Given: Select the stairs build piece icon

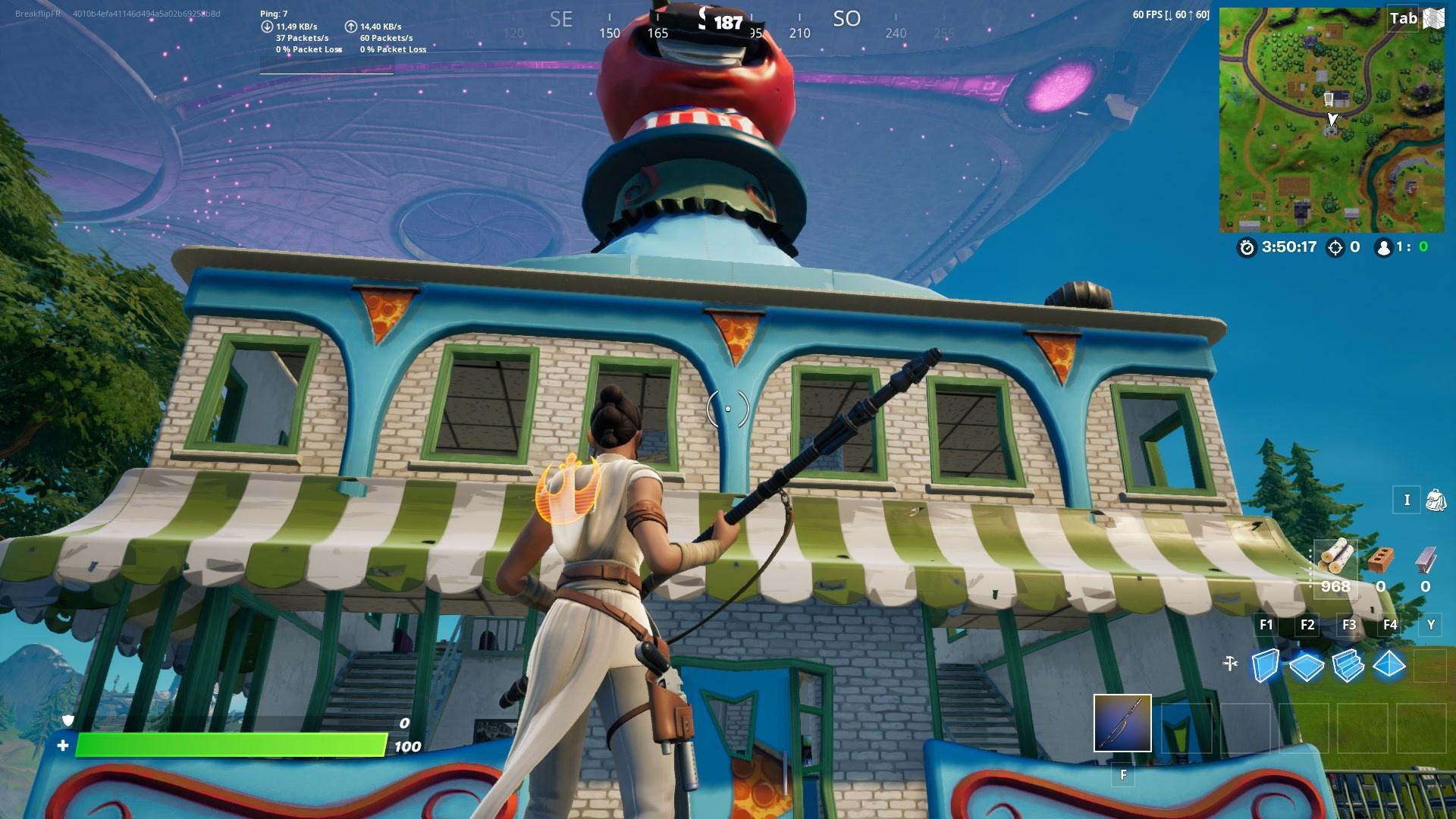Looking at the screenshot, I should [x=1348, y=666].
